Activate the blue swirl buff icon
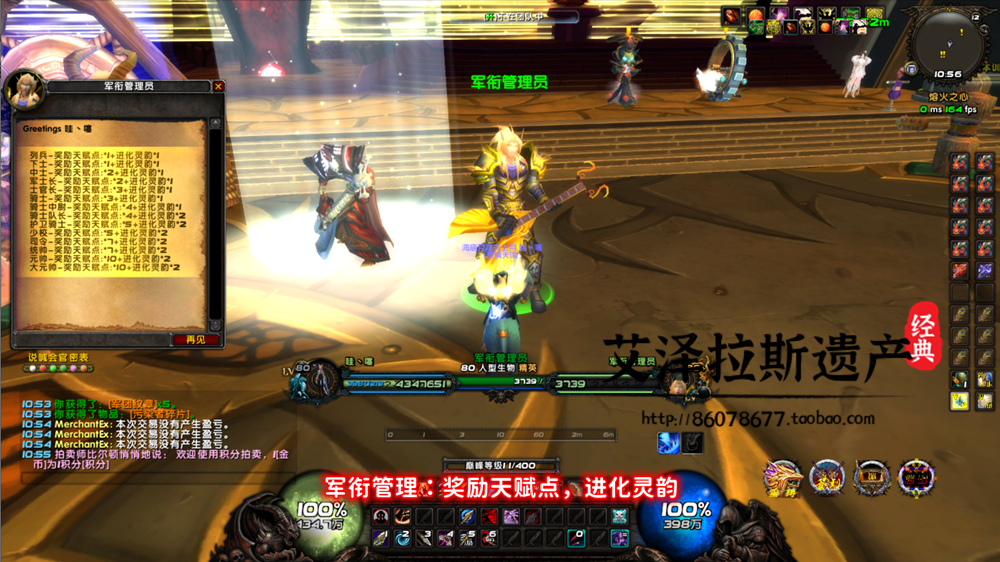This screenshot has width=1000, height=562. click(669, 442)
